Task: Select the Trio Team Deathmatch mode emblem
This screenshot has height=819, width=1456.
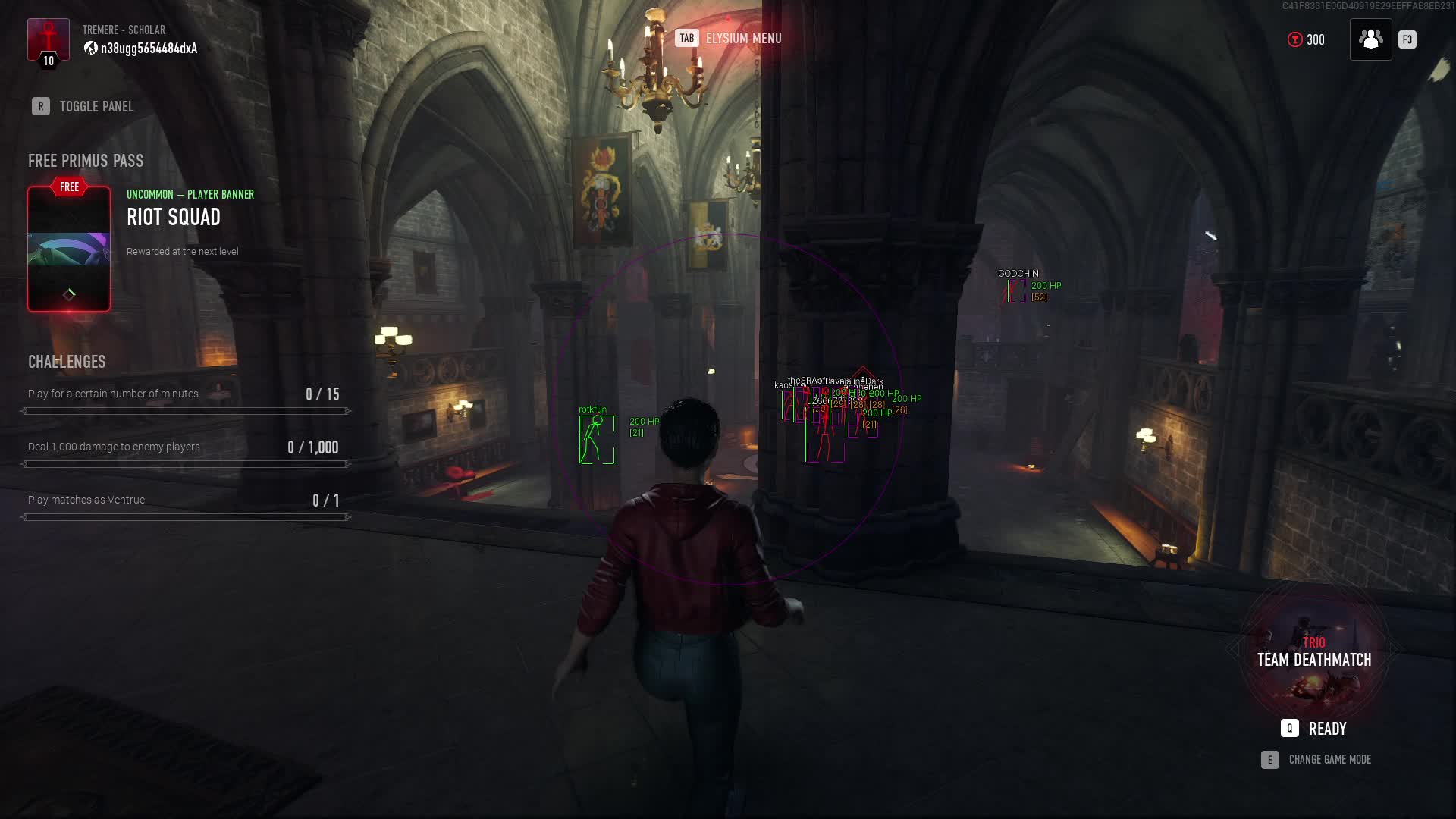Action: pos(1314,651)
